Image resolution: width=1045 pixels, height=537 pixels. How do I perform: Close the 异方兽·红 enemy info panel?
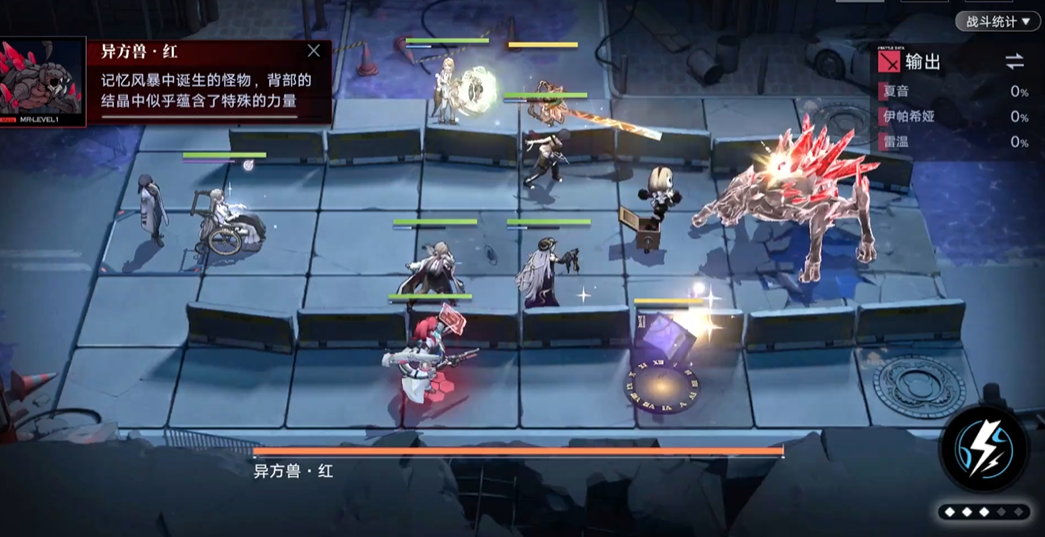pyautogui.click(x=314, y=51)
